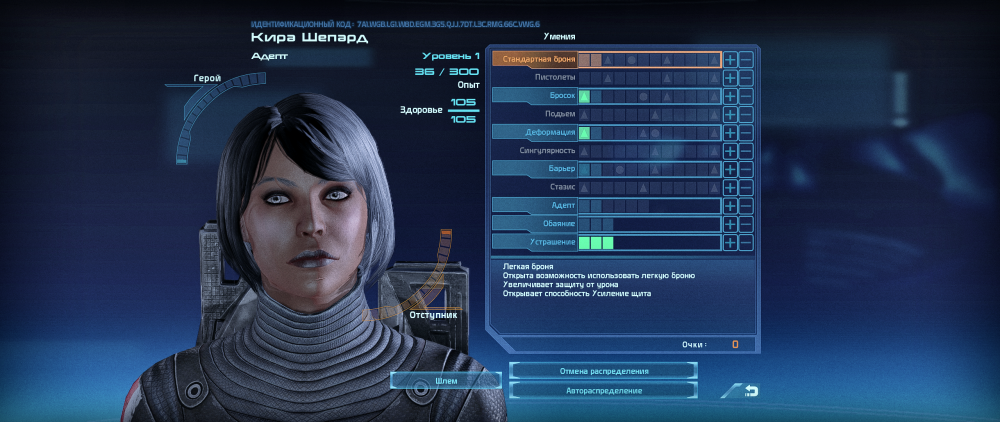Decrease the Деформация skill with minus
This screenshot has width=1000, height=422.
point(746,133)
